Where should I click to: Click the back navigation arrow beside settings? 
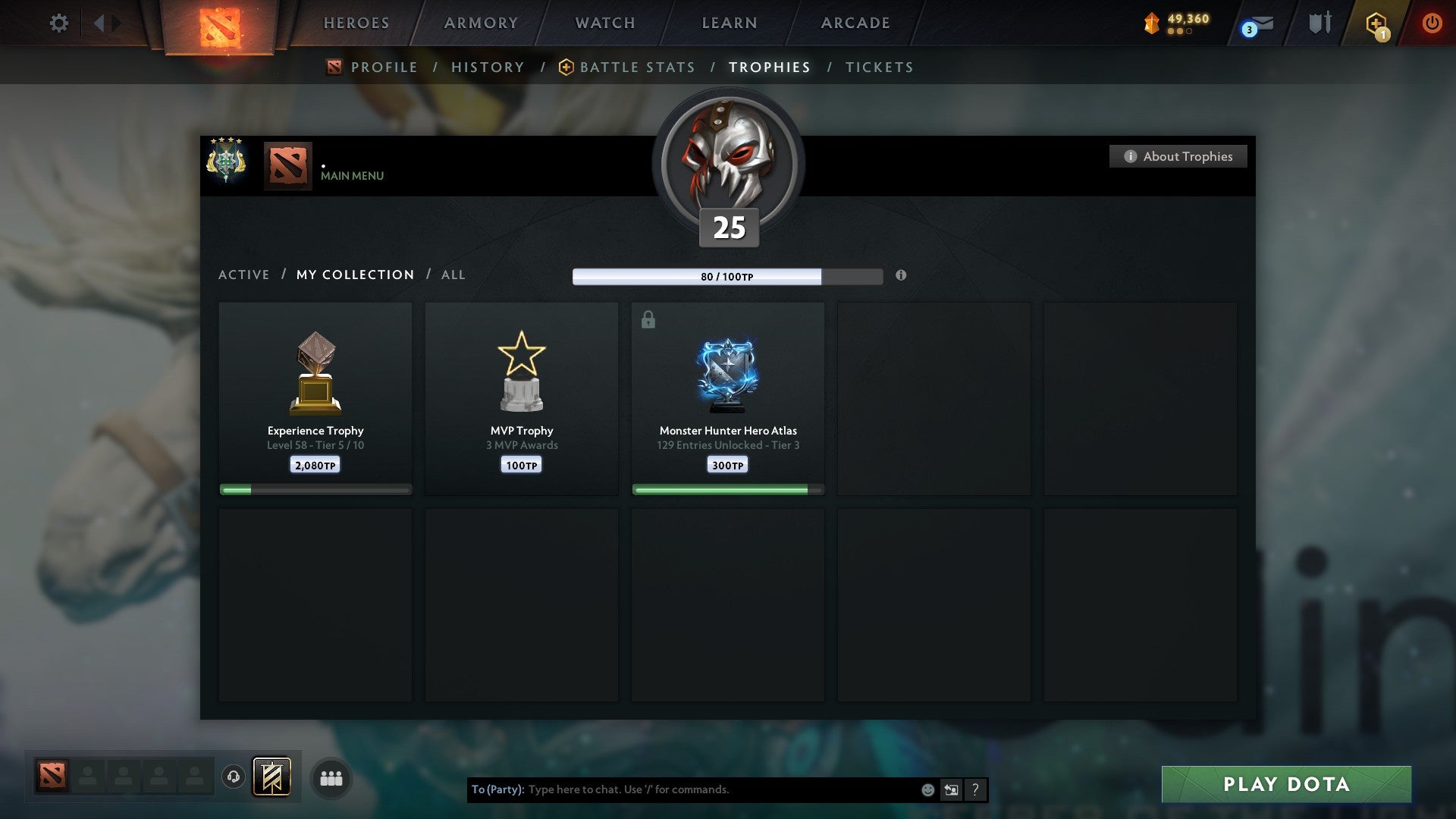point(99,23)
